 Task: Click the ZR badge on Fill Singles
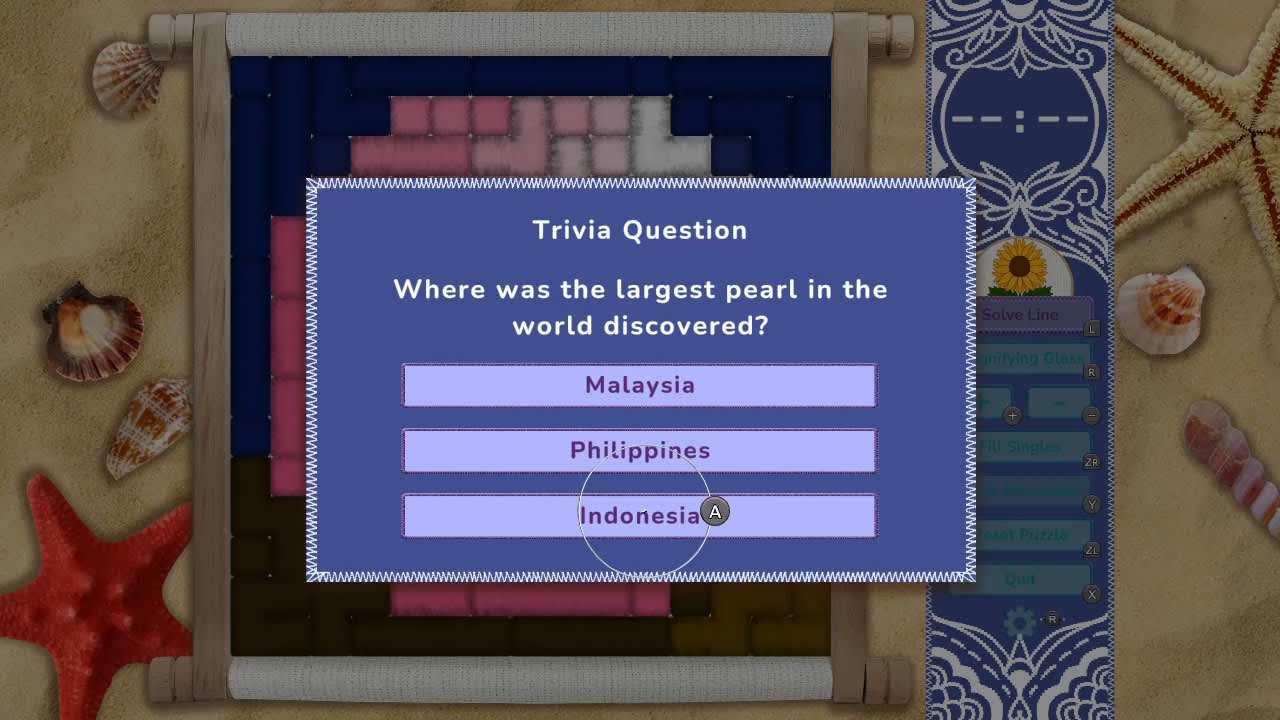1092,461
